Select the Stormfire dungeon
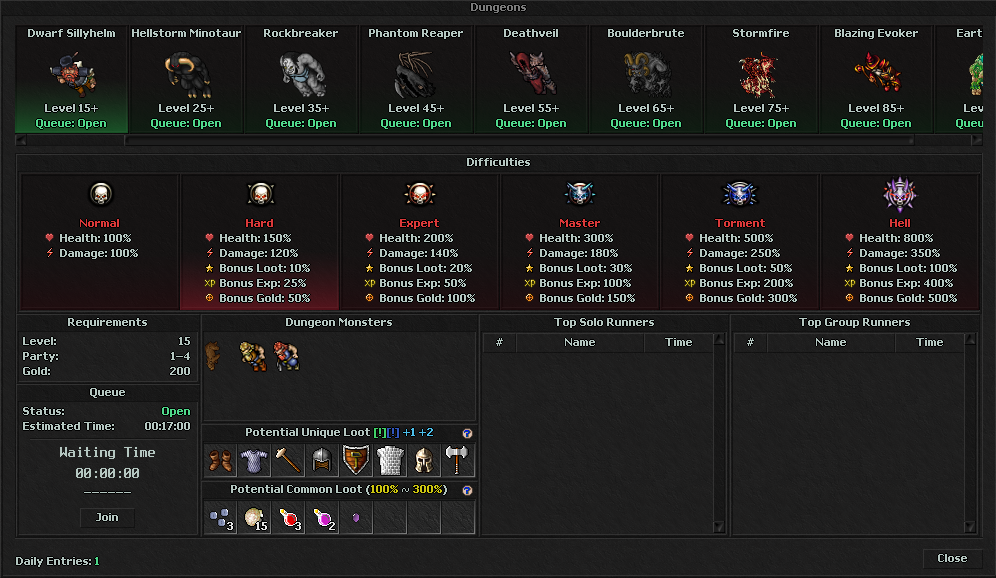Viewport: 996px width, 578px height. pyautogui.click(x=761, y=79)
